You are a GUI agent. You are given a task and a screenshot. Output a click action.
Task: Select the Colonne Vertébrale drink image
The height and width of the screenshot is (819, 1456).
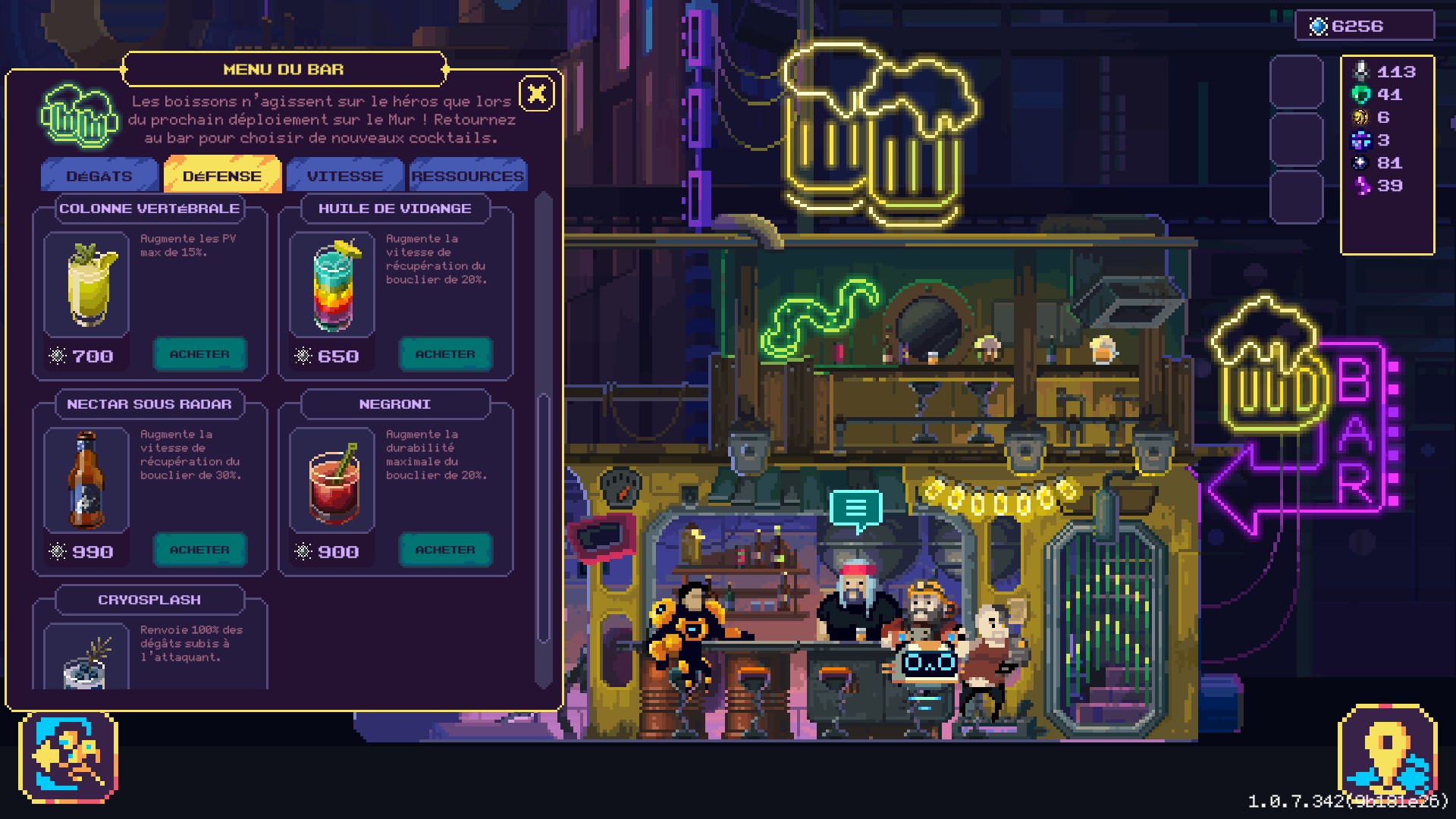tap(86, 284)
